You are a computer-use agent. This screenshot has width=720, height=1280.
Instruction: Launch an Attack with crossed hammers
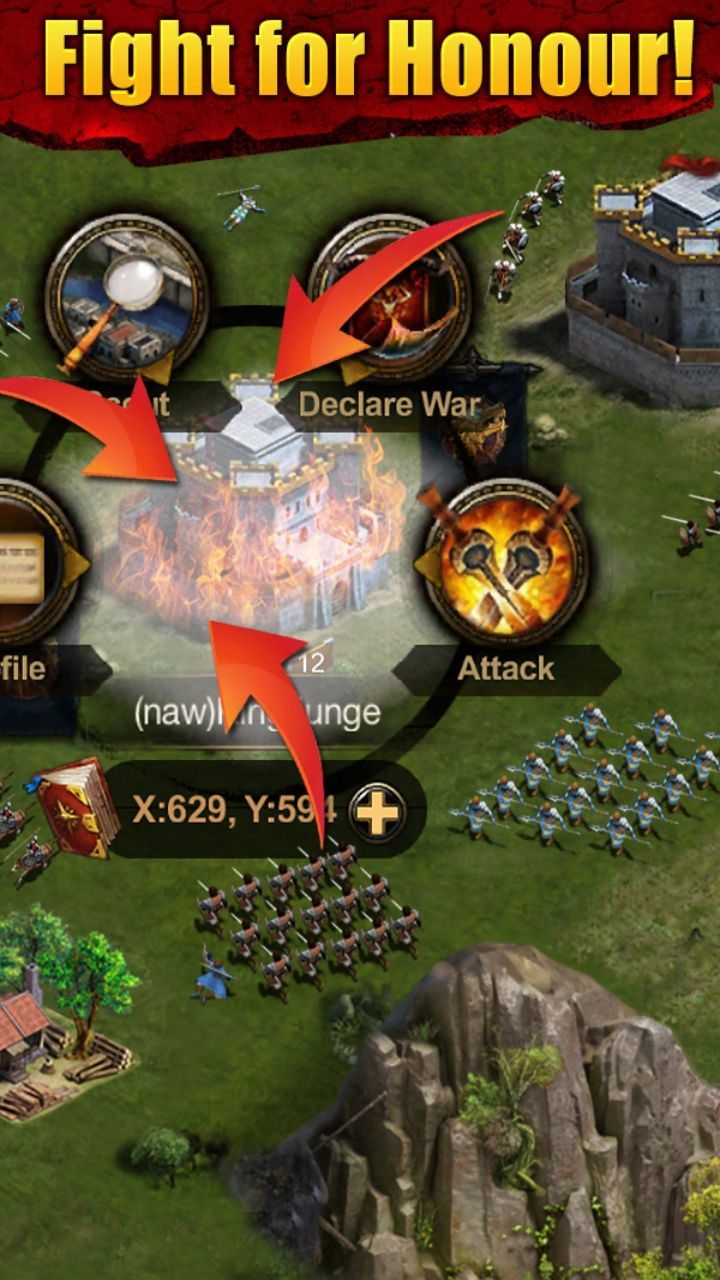coord(505,563)
